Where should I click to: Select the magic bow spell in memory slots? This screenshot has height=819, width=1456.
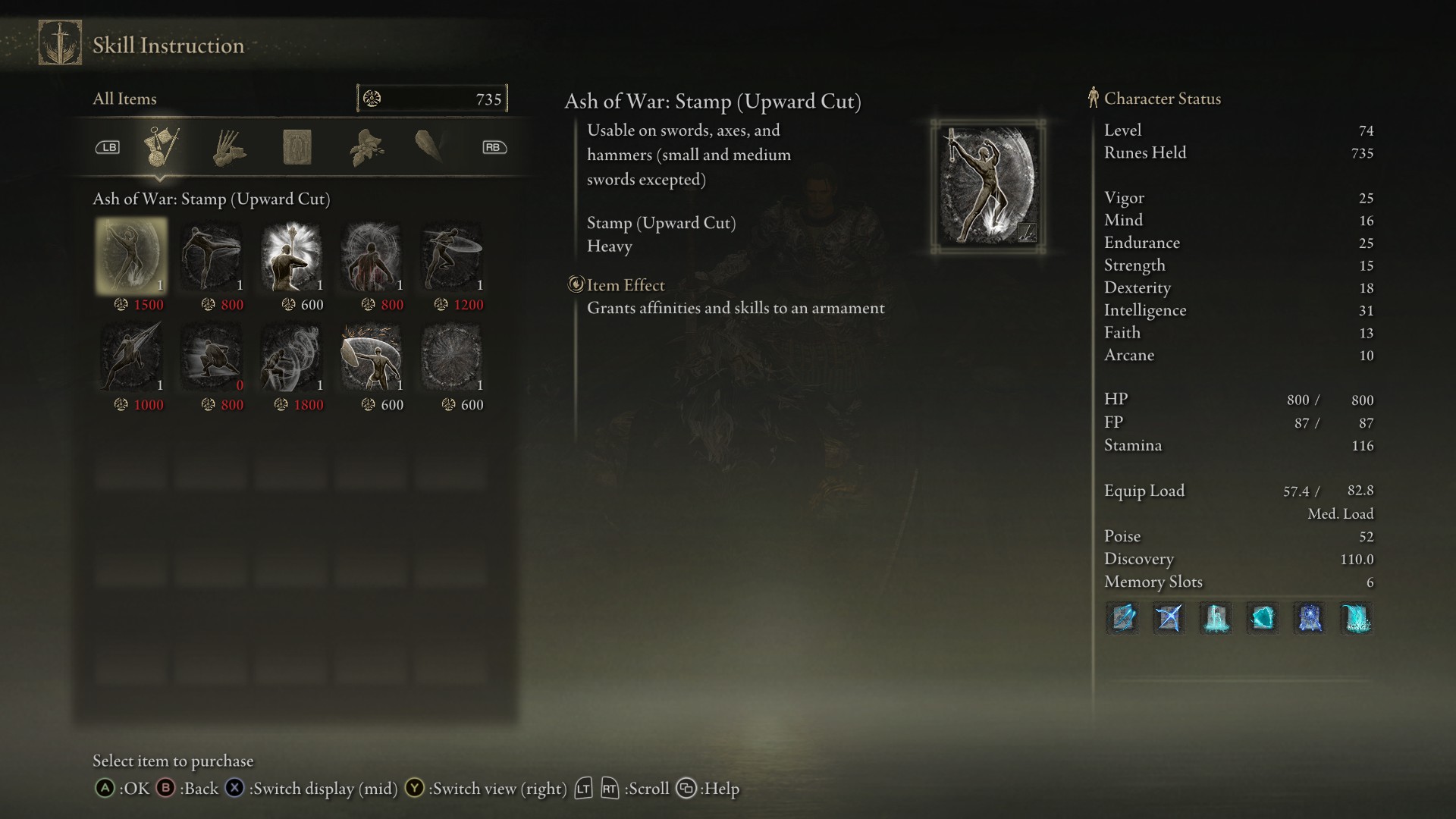tap(1169, 618)
